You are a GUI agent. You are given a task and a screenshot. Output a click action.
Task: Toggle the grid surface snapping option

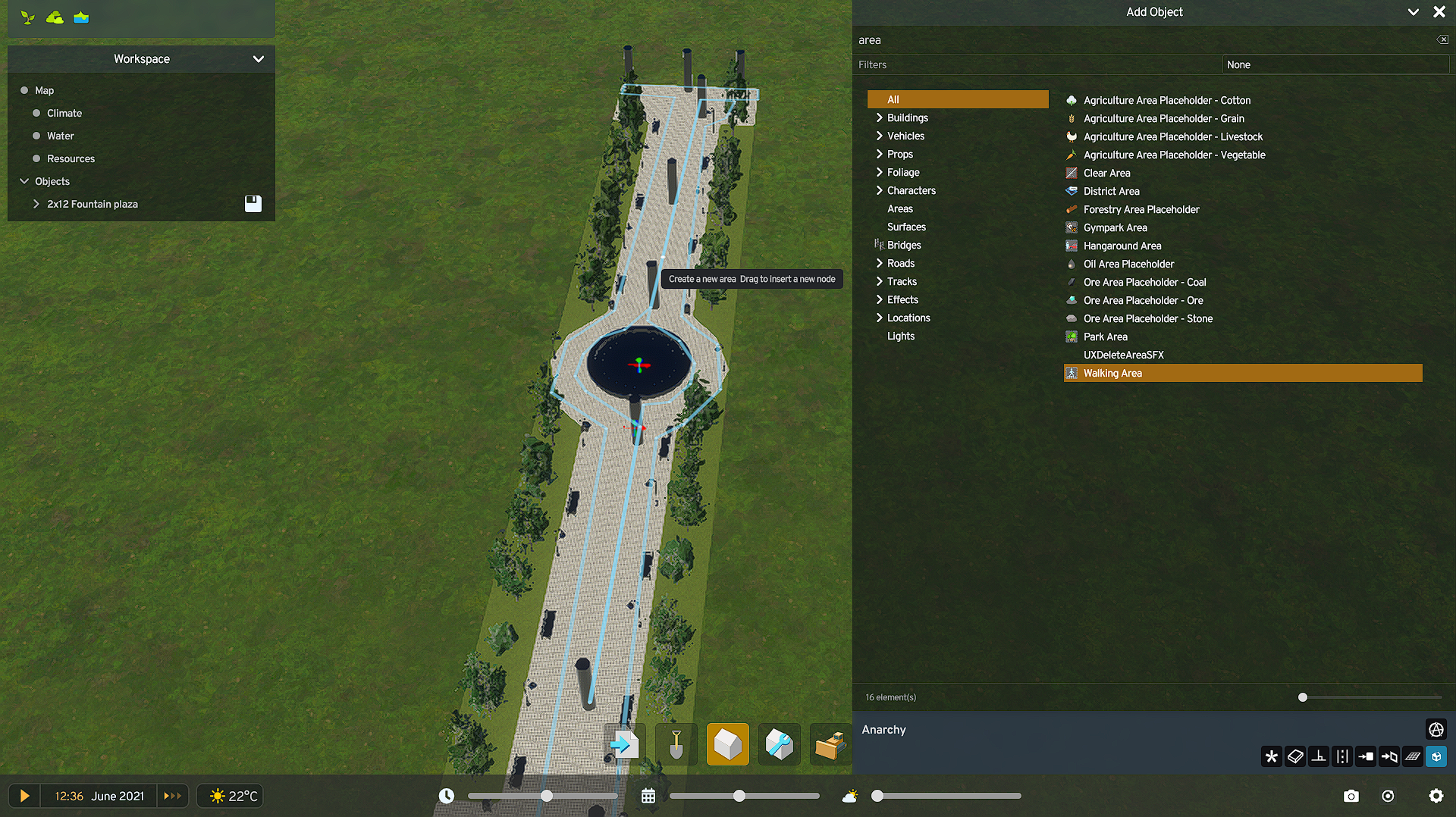click(x=1414, y=756)
